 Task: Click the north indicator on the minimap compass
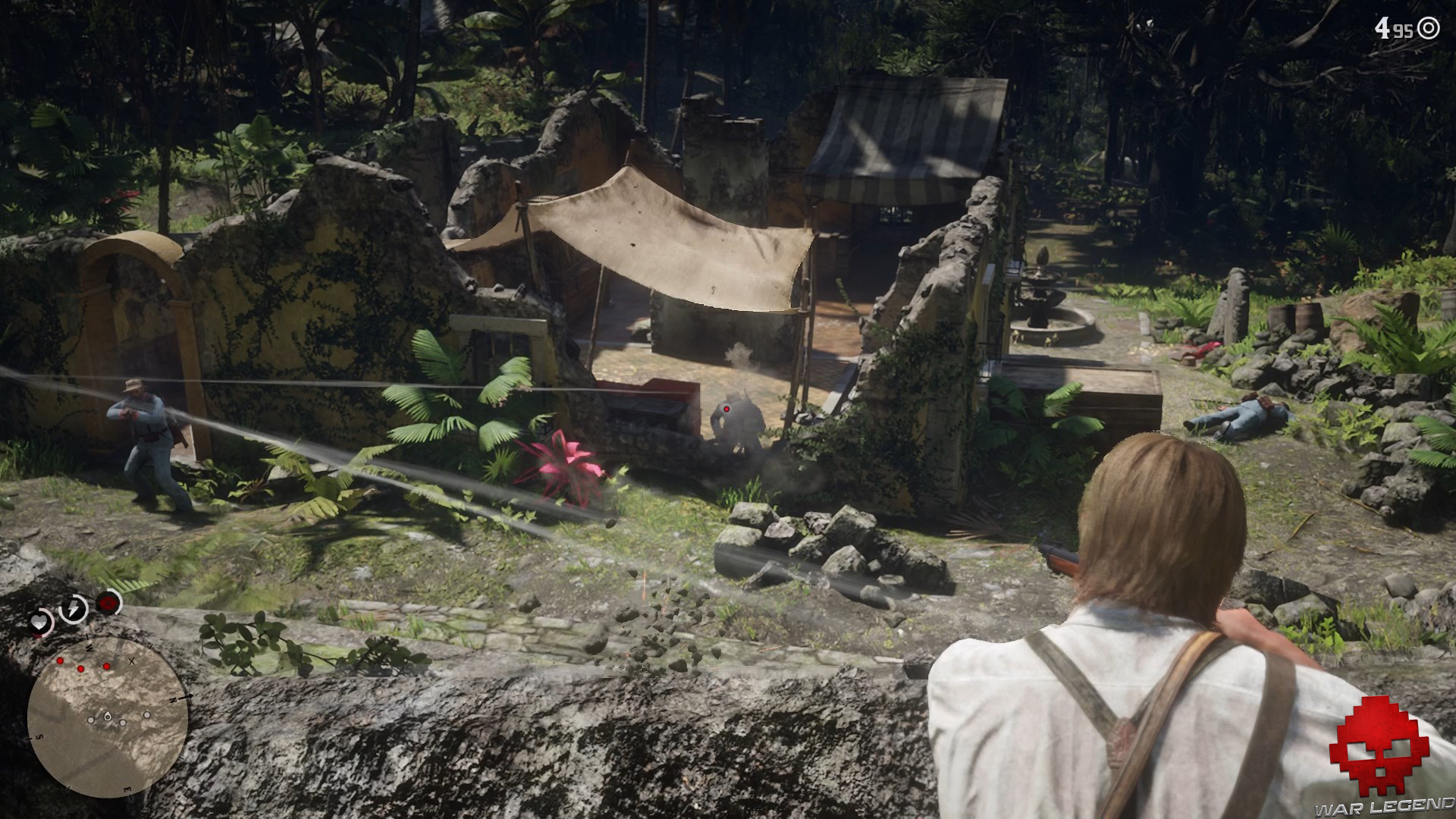click(x=173, y=700)
